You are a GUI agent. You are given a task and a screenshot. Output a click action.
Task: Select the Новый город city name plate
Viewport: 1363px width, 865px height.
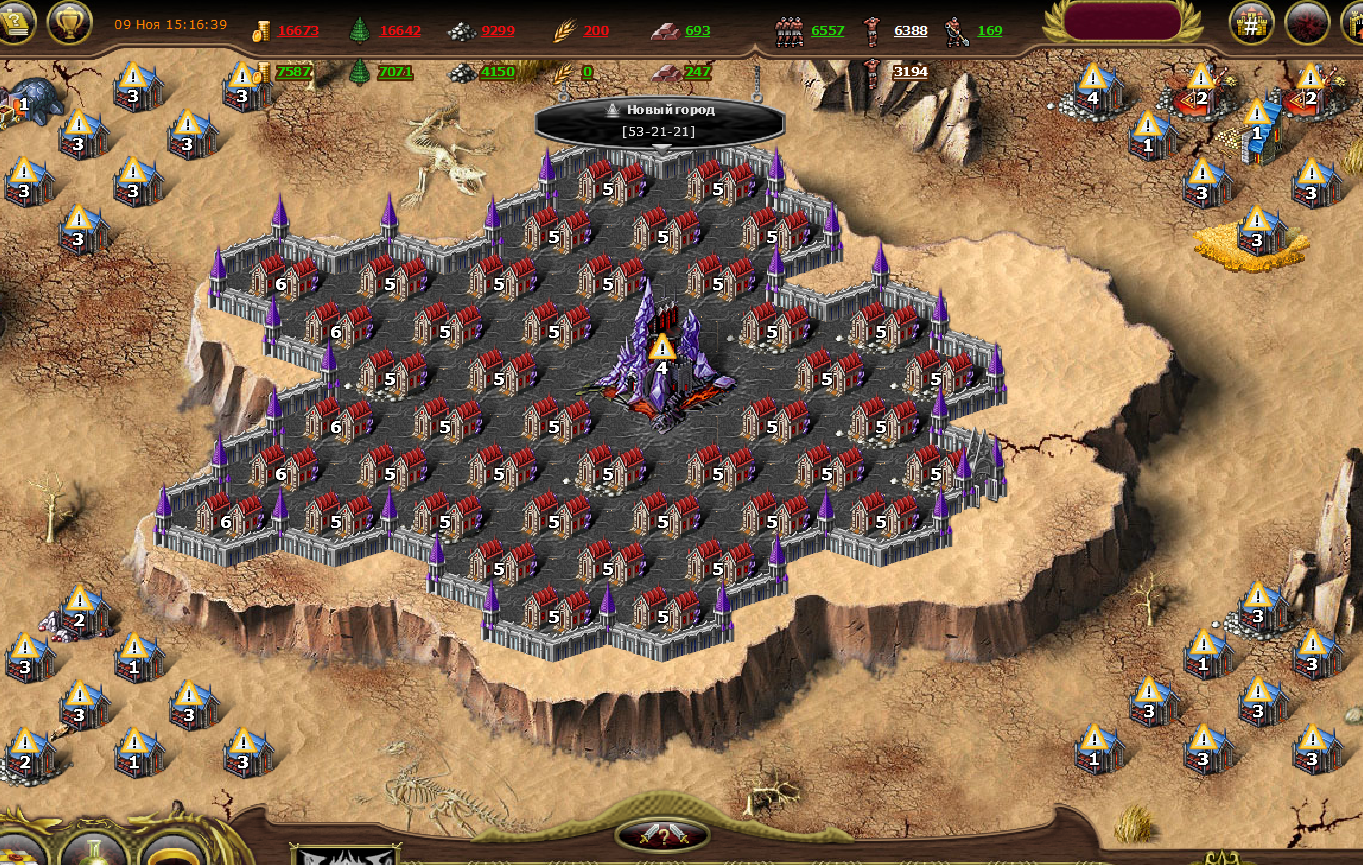[660, 120]
